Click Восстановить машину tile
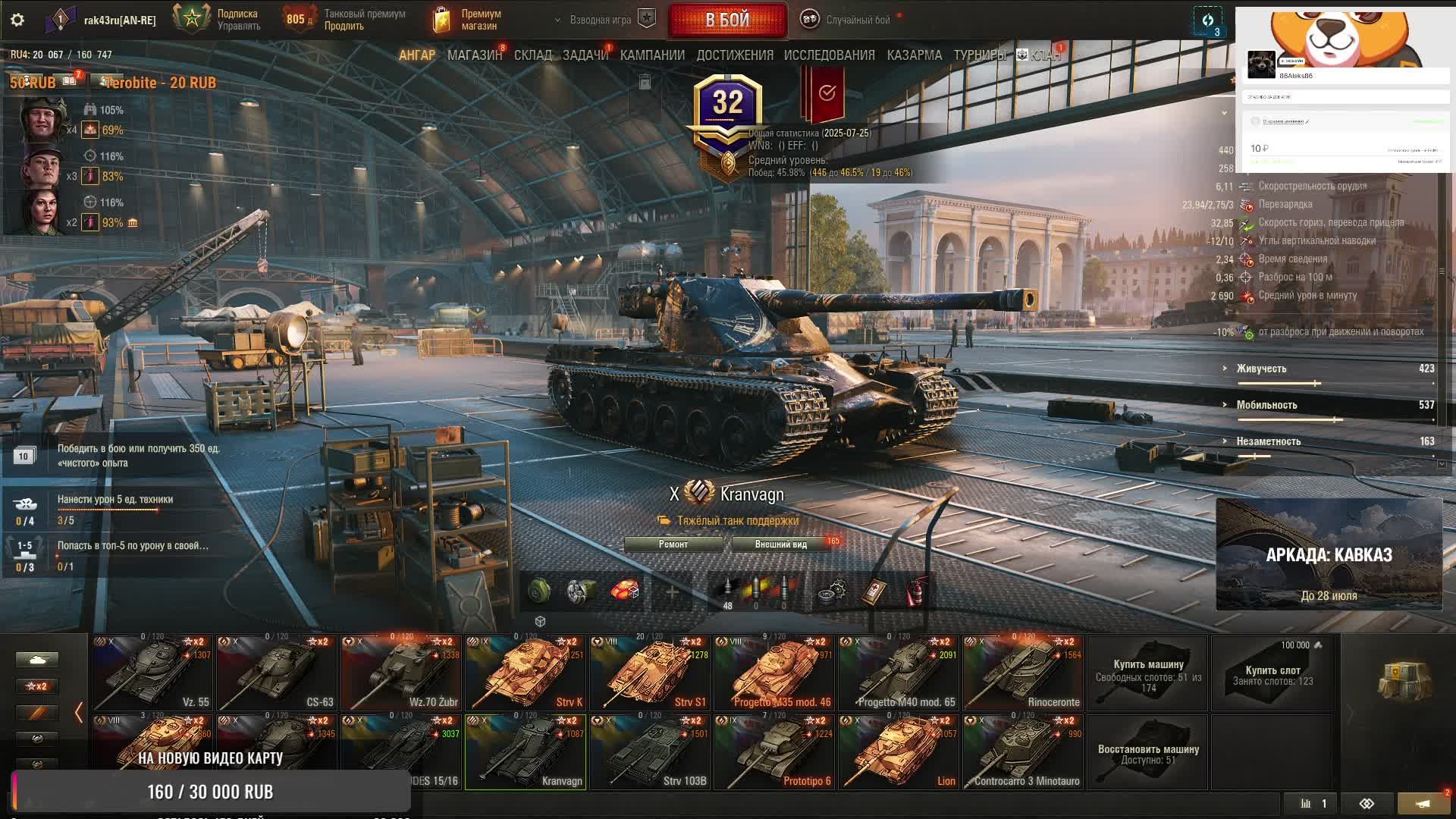Screen dimensions: 1456x819 (1147, 752)
